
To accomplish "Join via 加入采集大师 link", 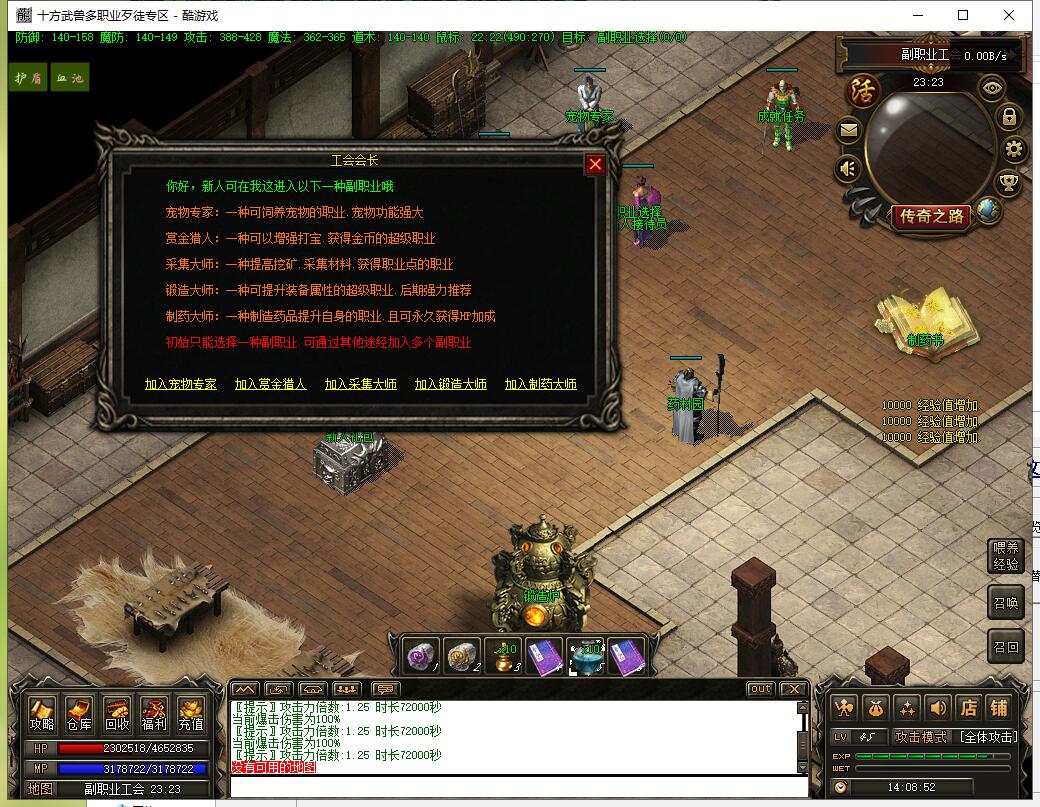I will (x=360, y=384).
